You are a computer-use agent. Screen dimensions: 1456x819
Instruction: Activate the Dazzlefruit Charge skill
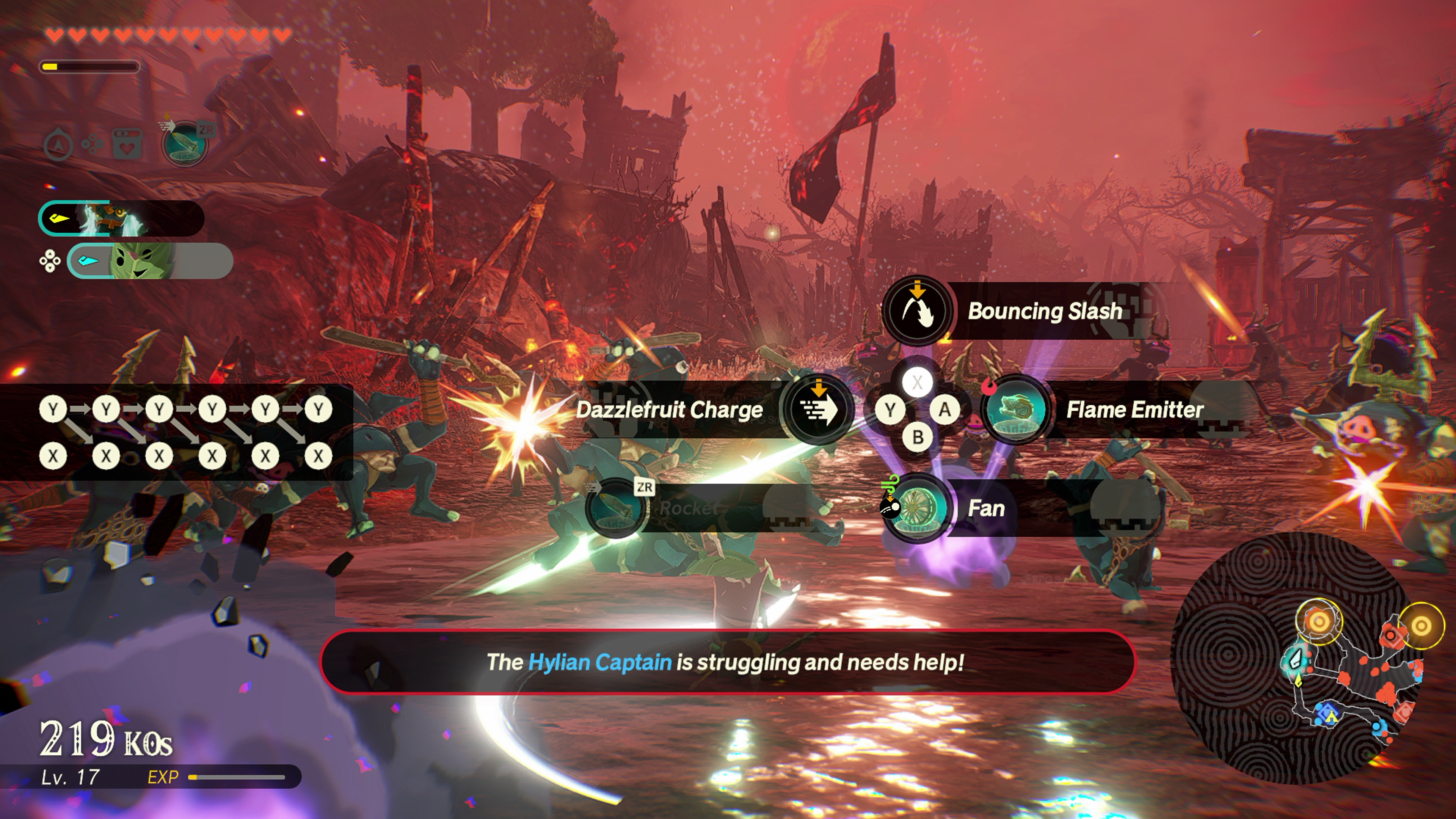click(818, 409)
